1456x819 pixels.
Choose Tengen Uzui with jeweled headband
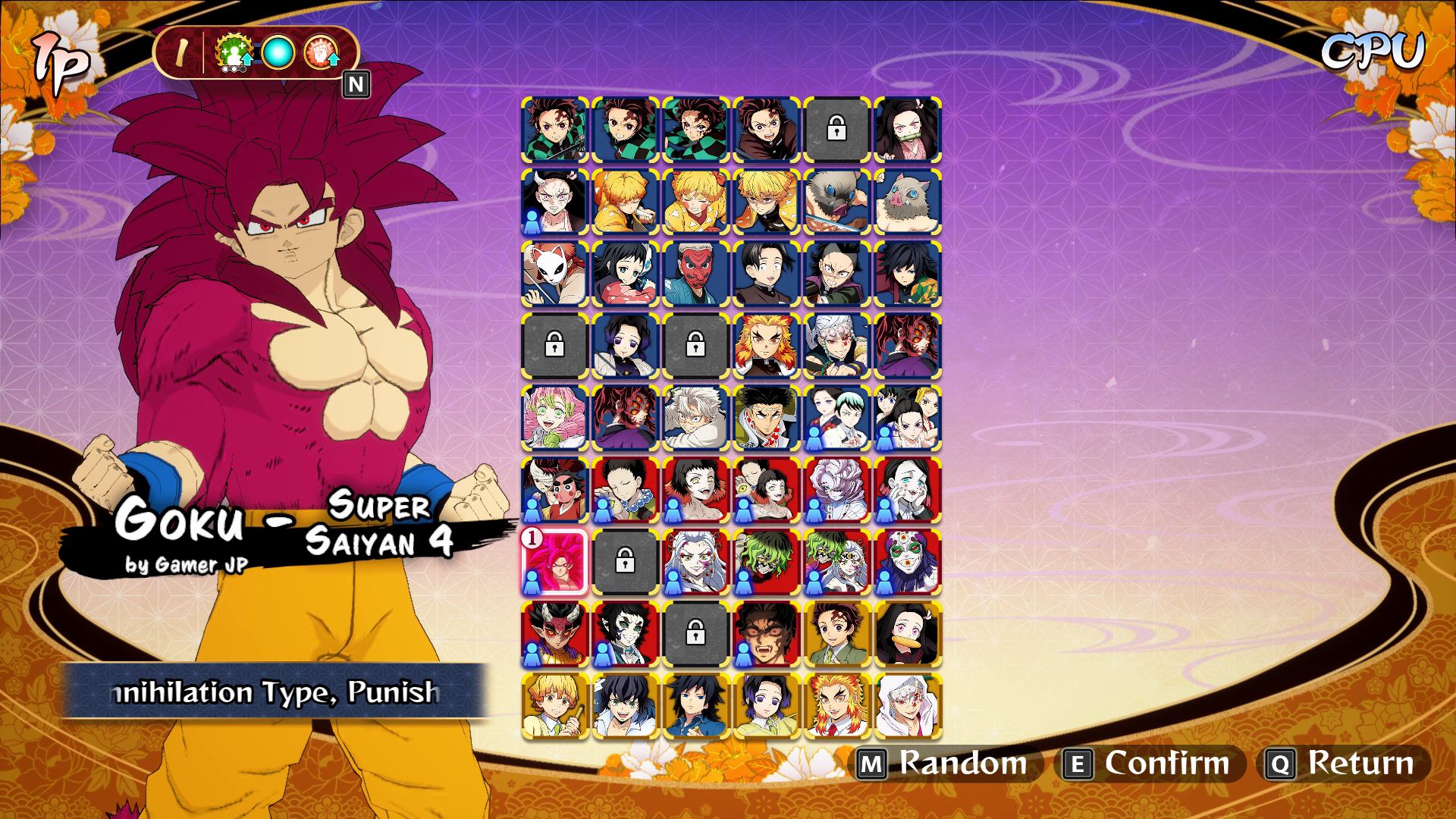[836, 346]
